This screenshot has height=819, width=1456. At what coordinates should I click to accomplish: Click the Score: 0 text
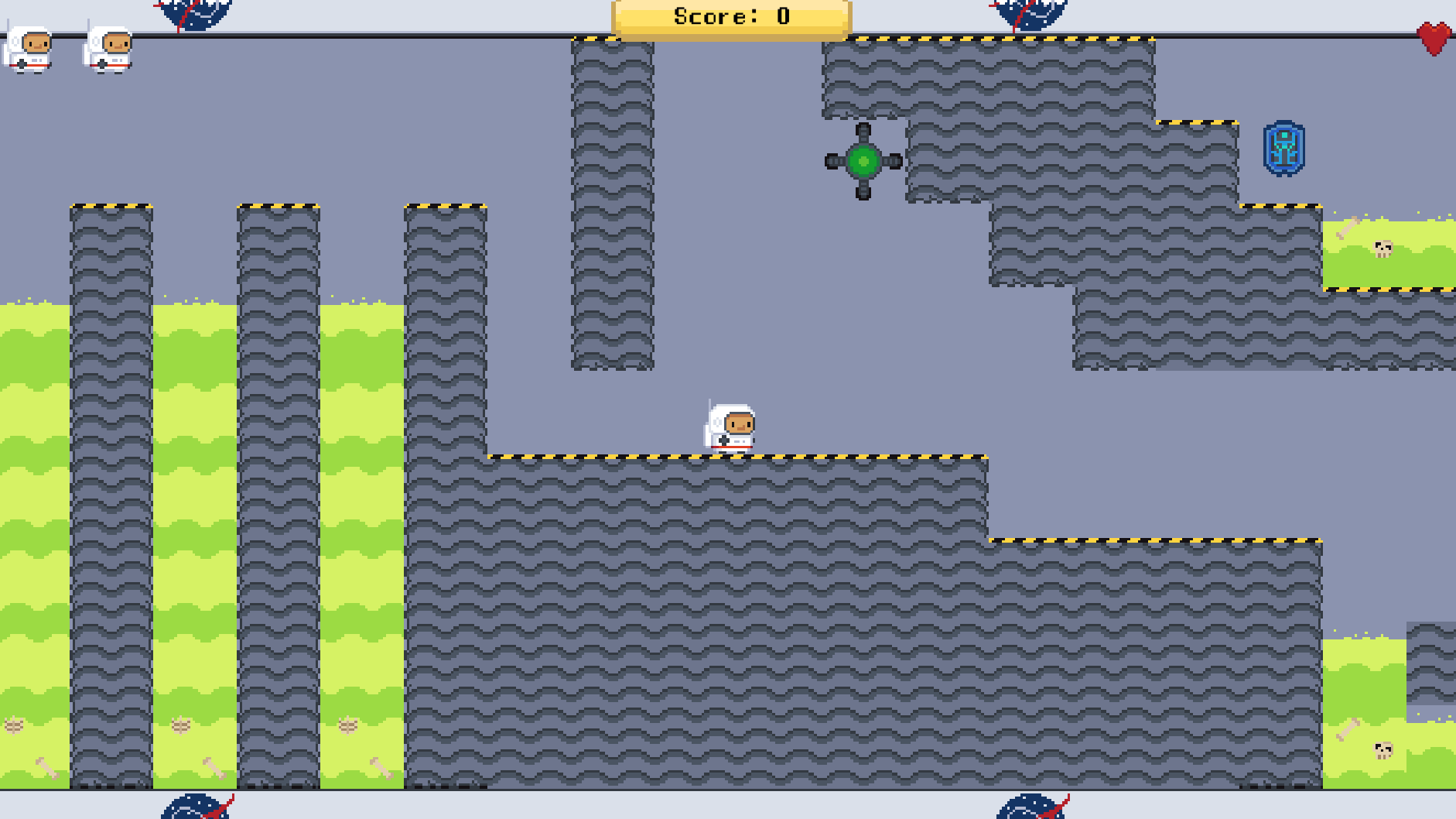pyautogui.click(x=730, y=14)
